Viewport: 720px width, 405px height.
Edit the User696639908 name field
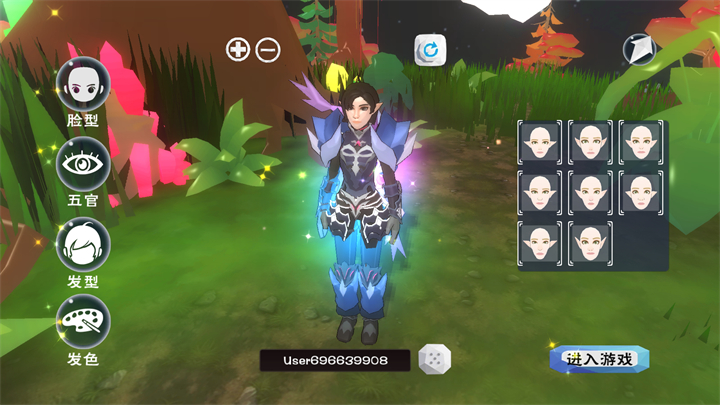click(334, 360)
